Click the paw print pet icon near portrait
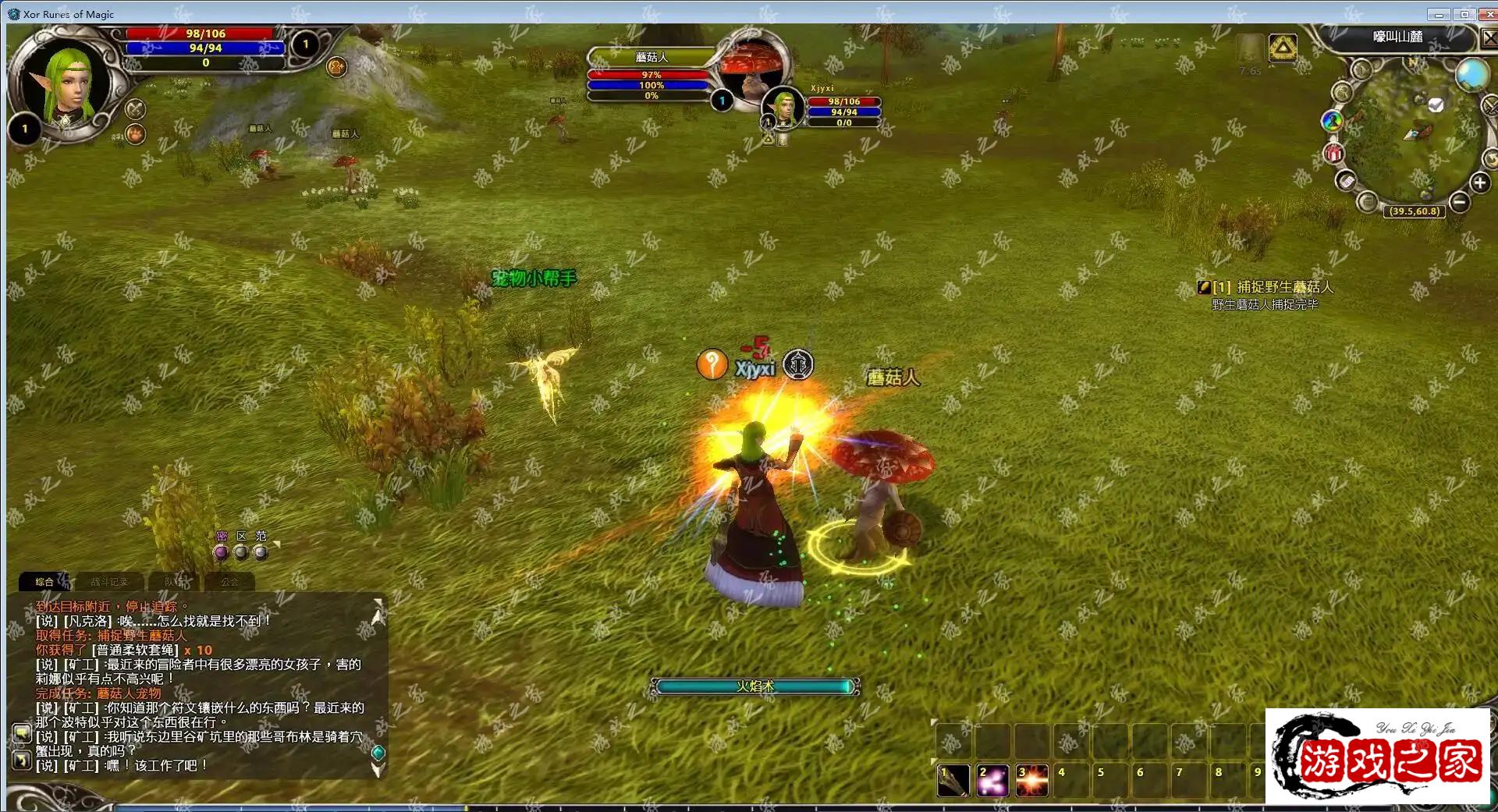1498x812 pixels. pyautogui.click(x=136, y=134)
